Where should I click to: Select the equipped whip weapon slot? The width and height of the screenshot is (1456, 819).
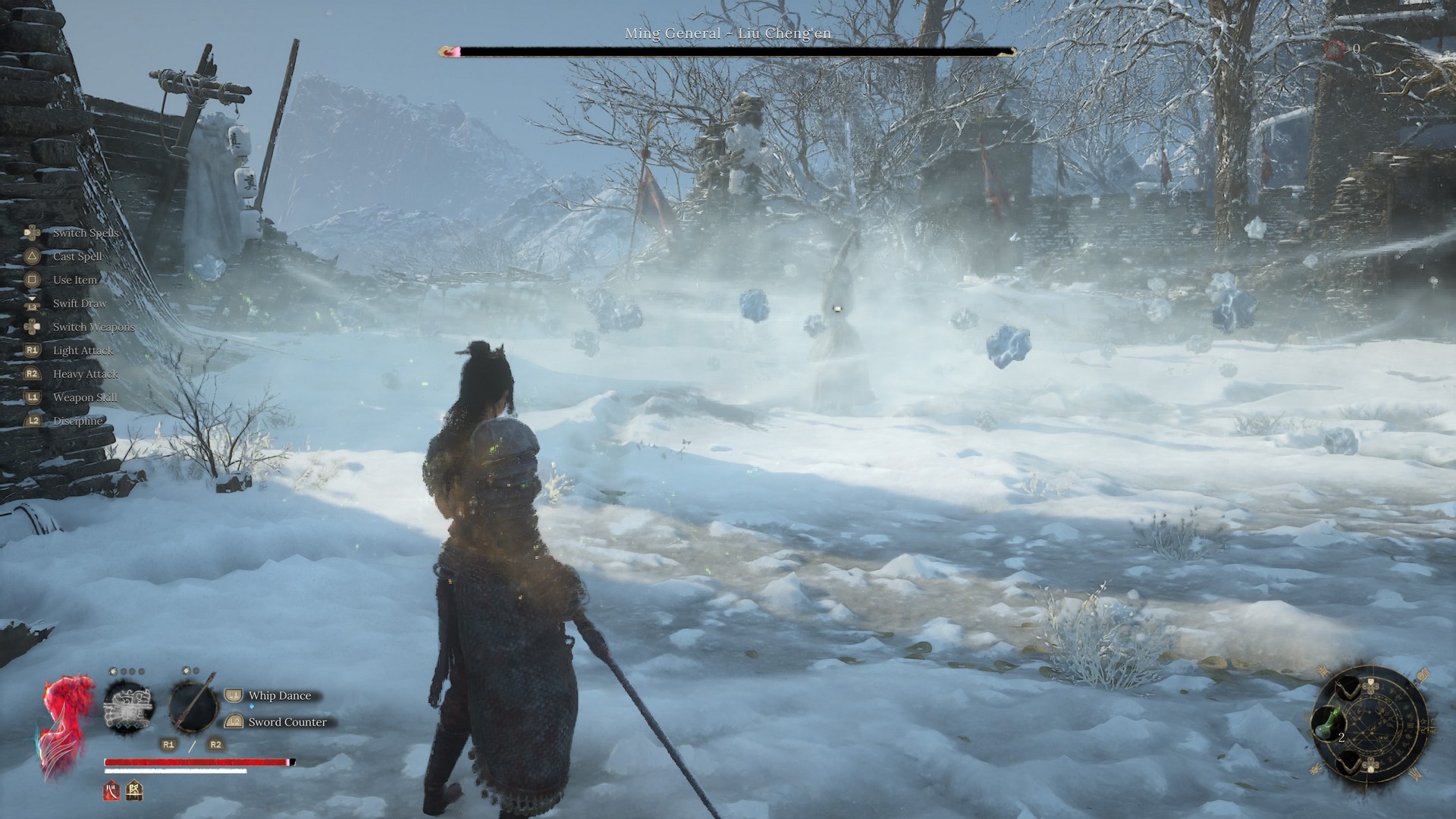point(193,704)
